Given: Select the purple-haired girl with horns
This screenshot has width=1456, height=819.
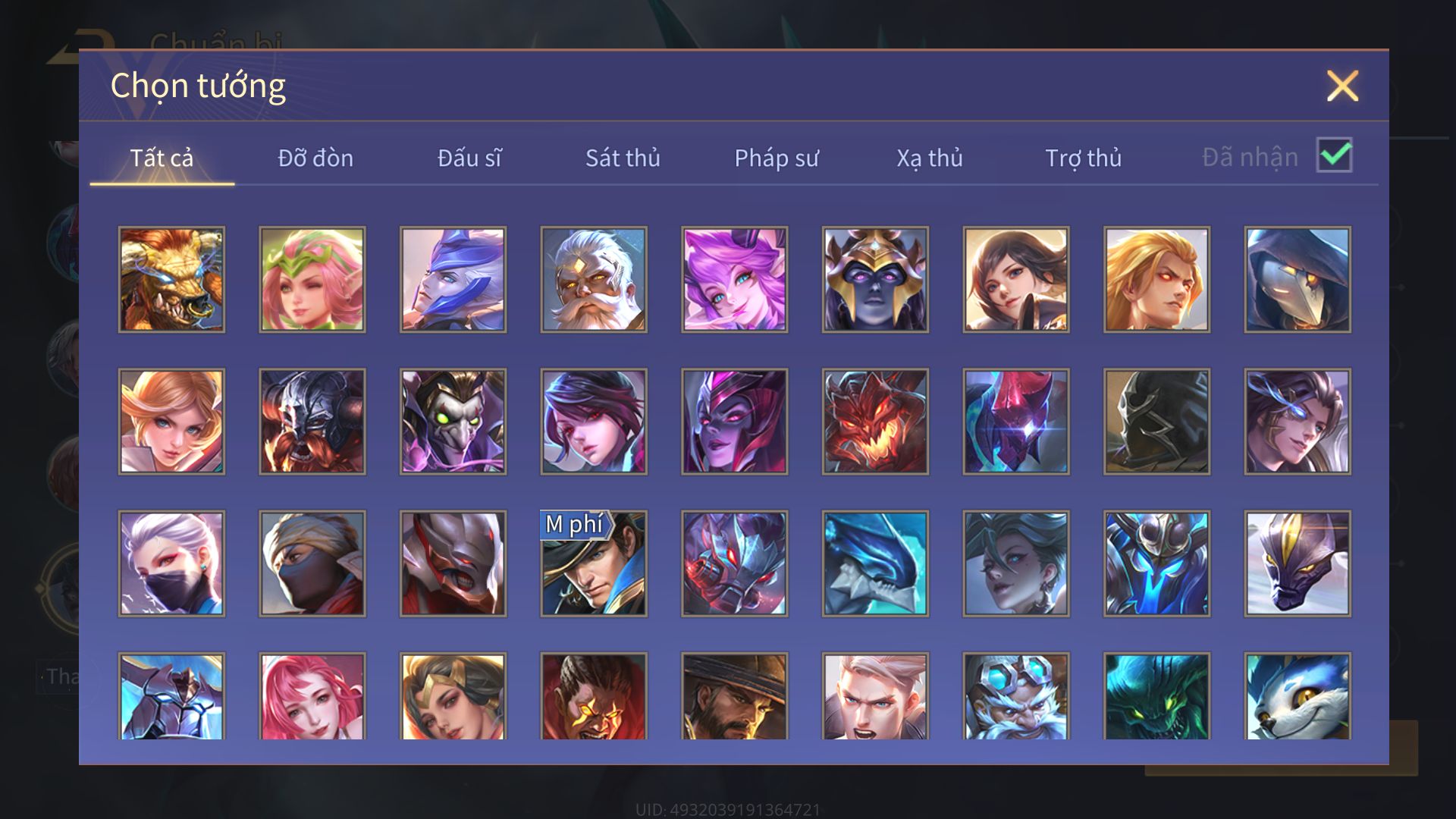Looking at the screenshot, I should (735, 280).
